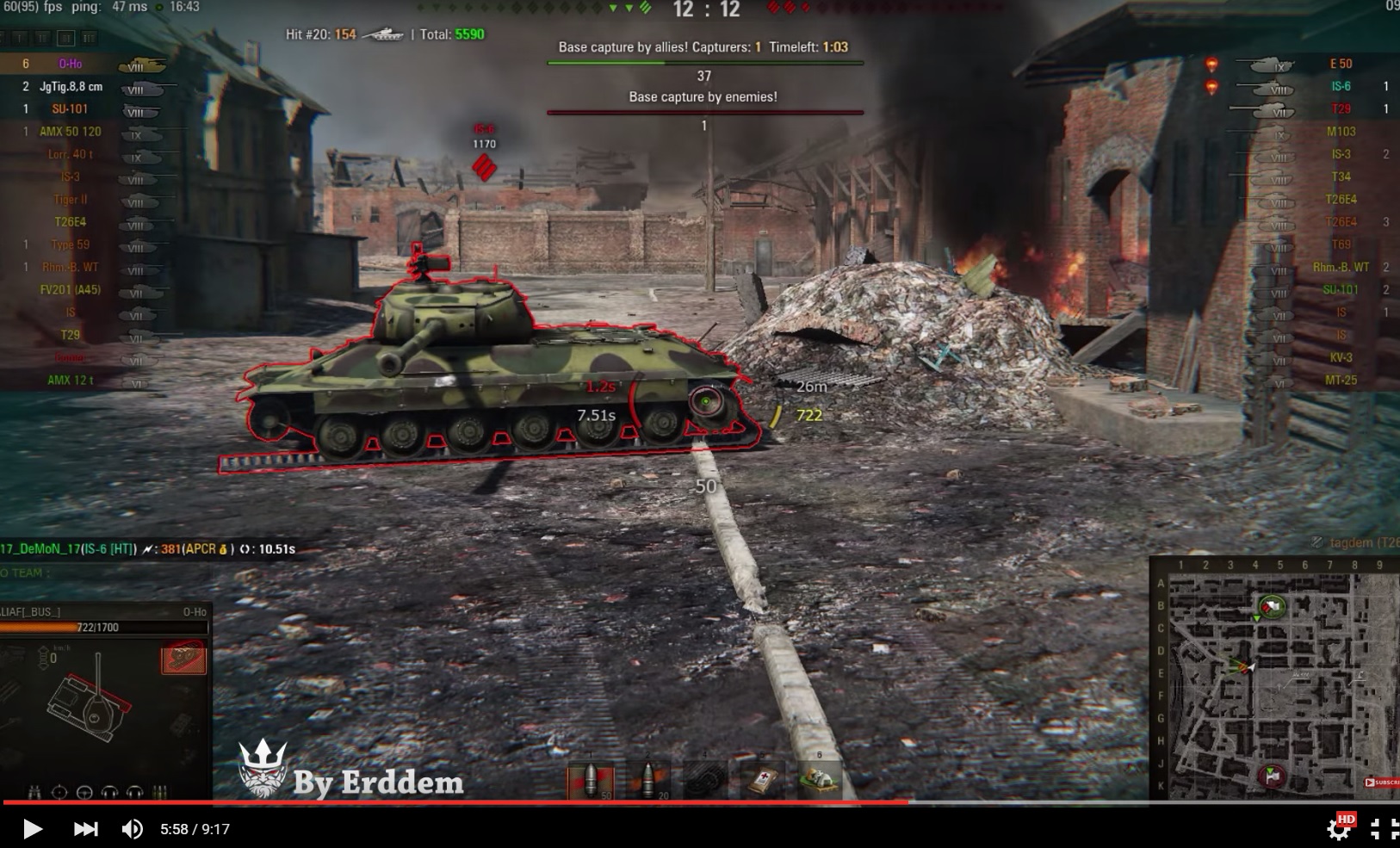Click the binoculars crew icon in damage panel

(x=34, y=792)
